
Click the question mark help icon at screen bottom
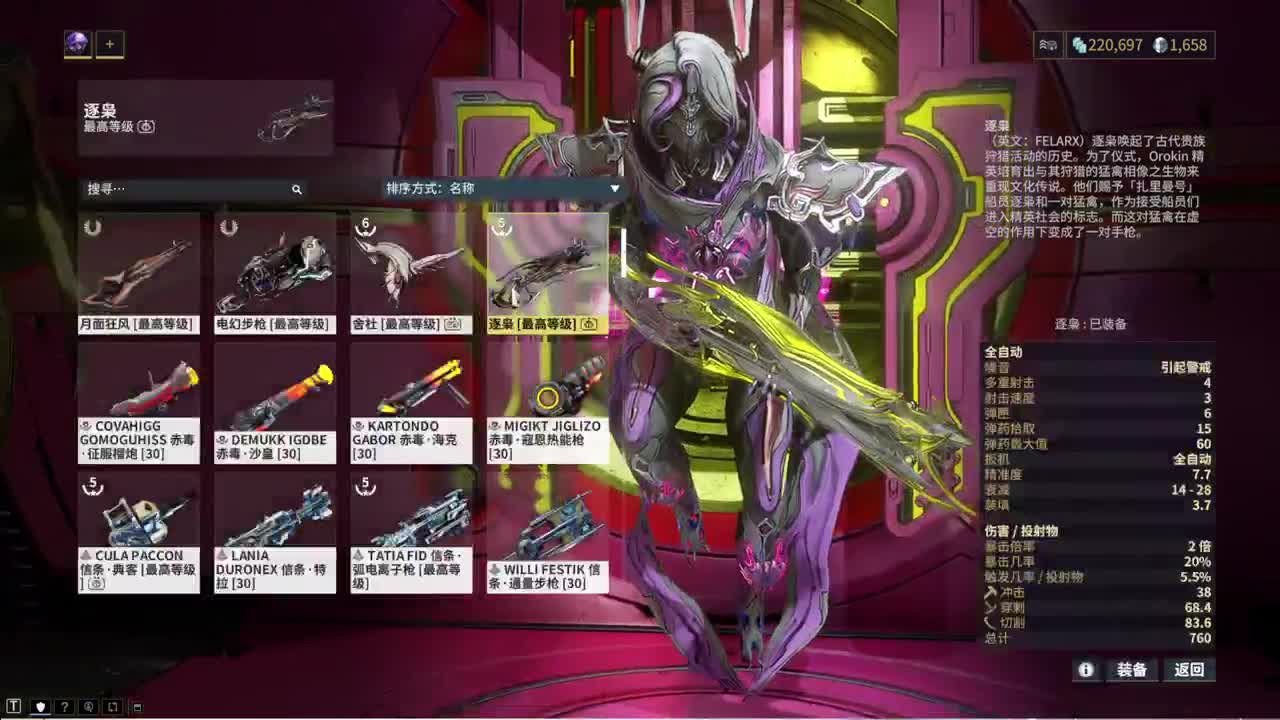click(65, 707)
